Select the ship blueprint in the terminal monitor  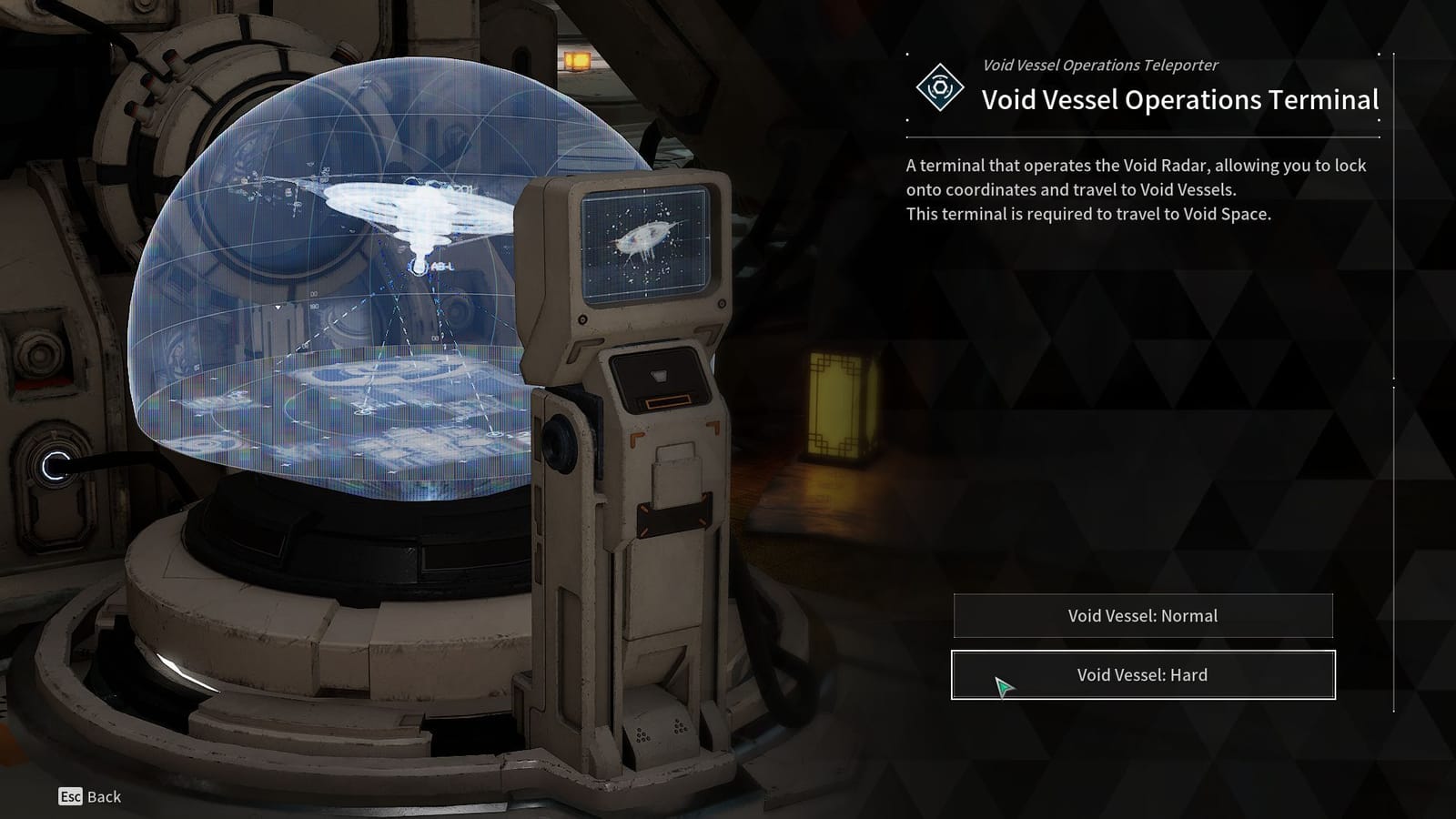pos(645,238)
